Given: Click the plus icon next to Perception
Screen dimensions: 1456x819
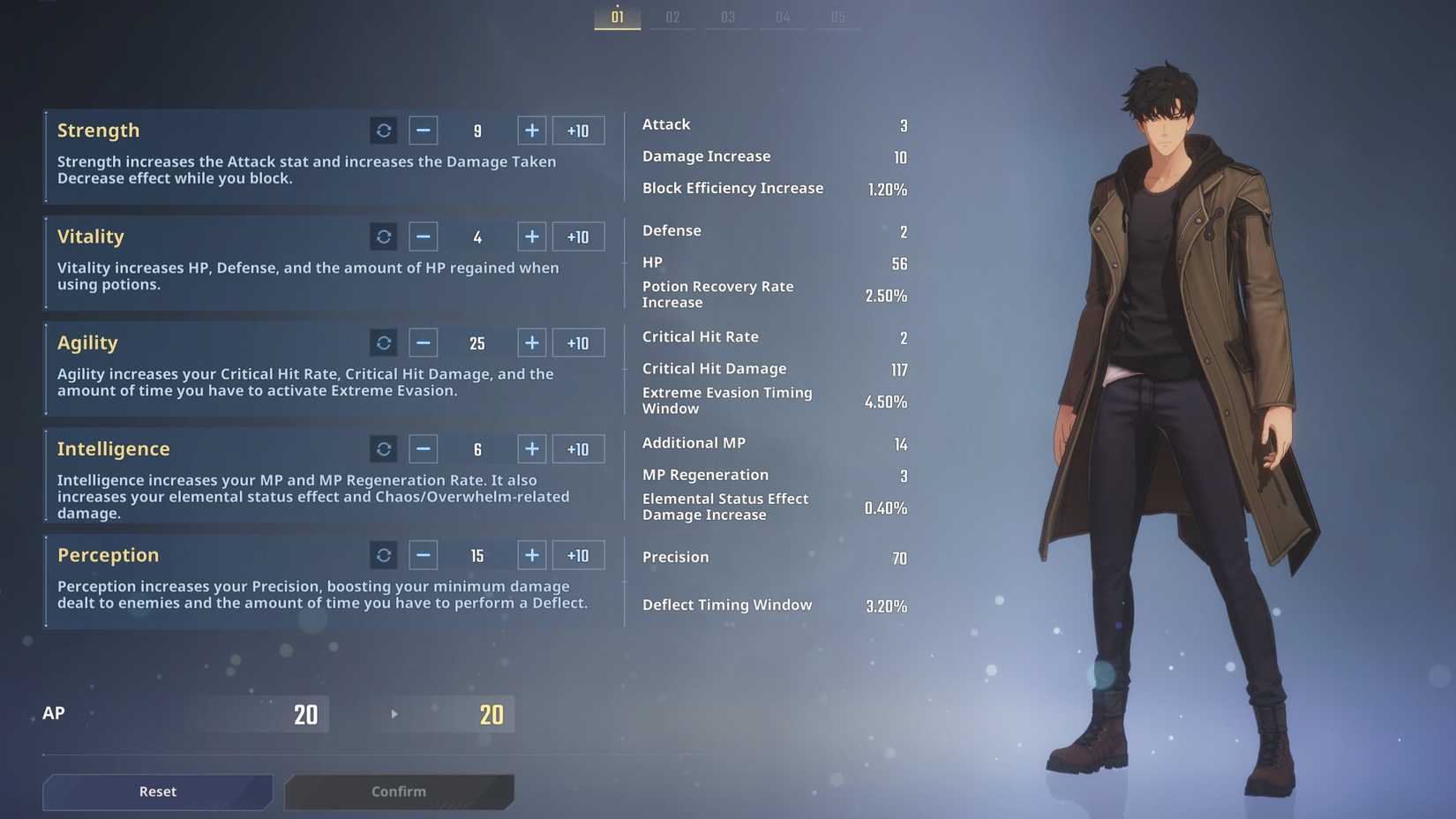Looking at the screenshot, I should [531, 555].
